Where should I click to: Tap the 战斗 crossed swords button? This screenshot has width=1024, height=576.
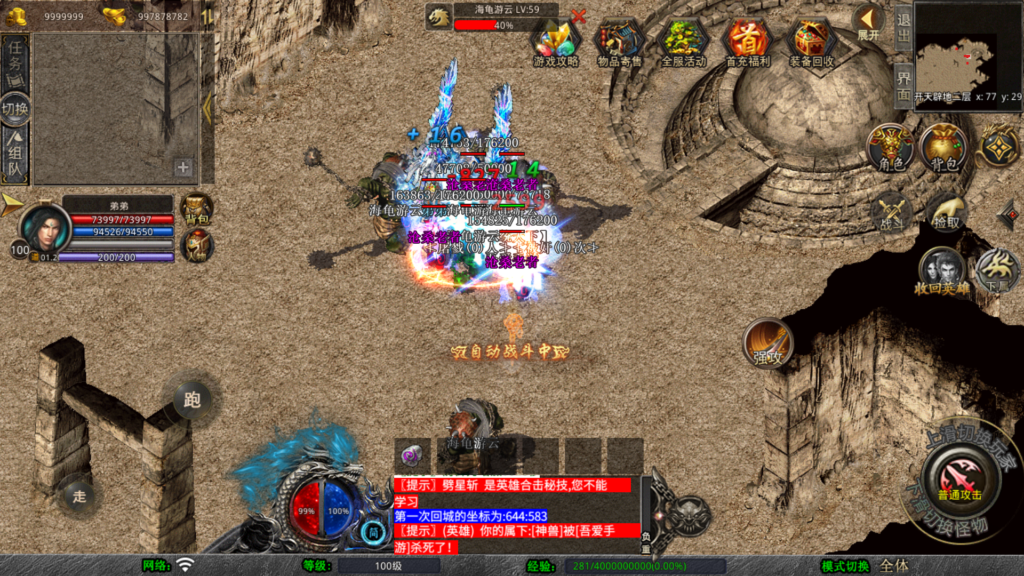[x=890, y=212]
